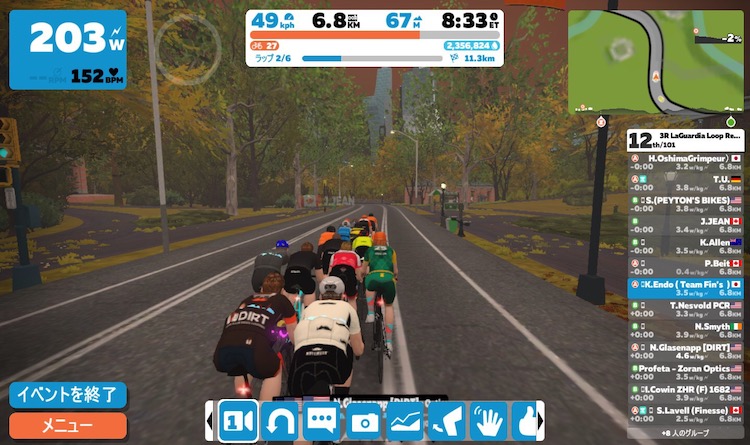Select the camera view 1 icon
Screen dimensions: 750x445
click(x=238, y=421)
